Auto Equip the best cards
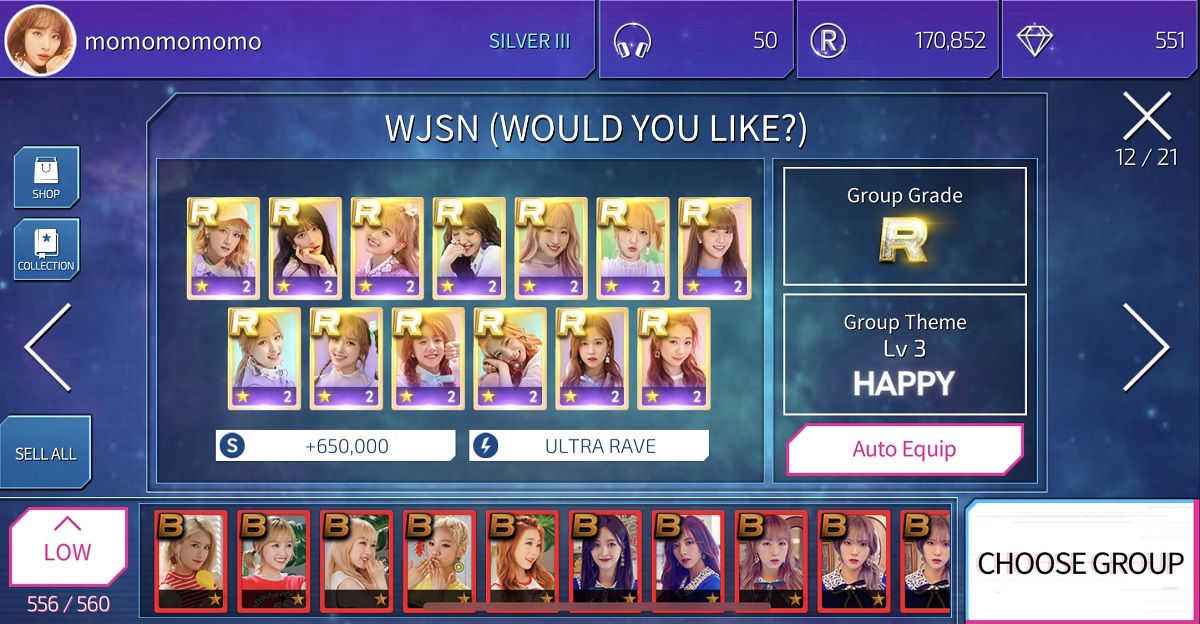This screenshot has width=1200, height=624. (904, 449)
